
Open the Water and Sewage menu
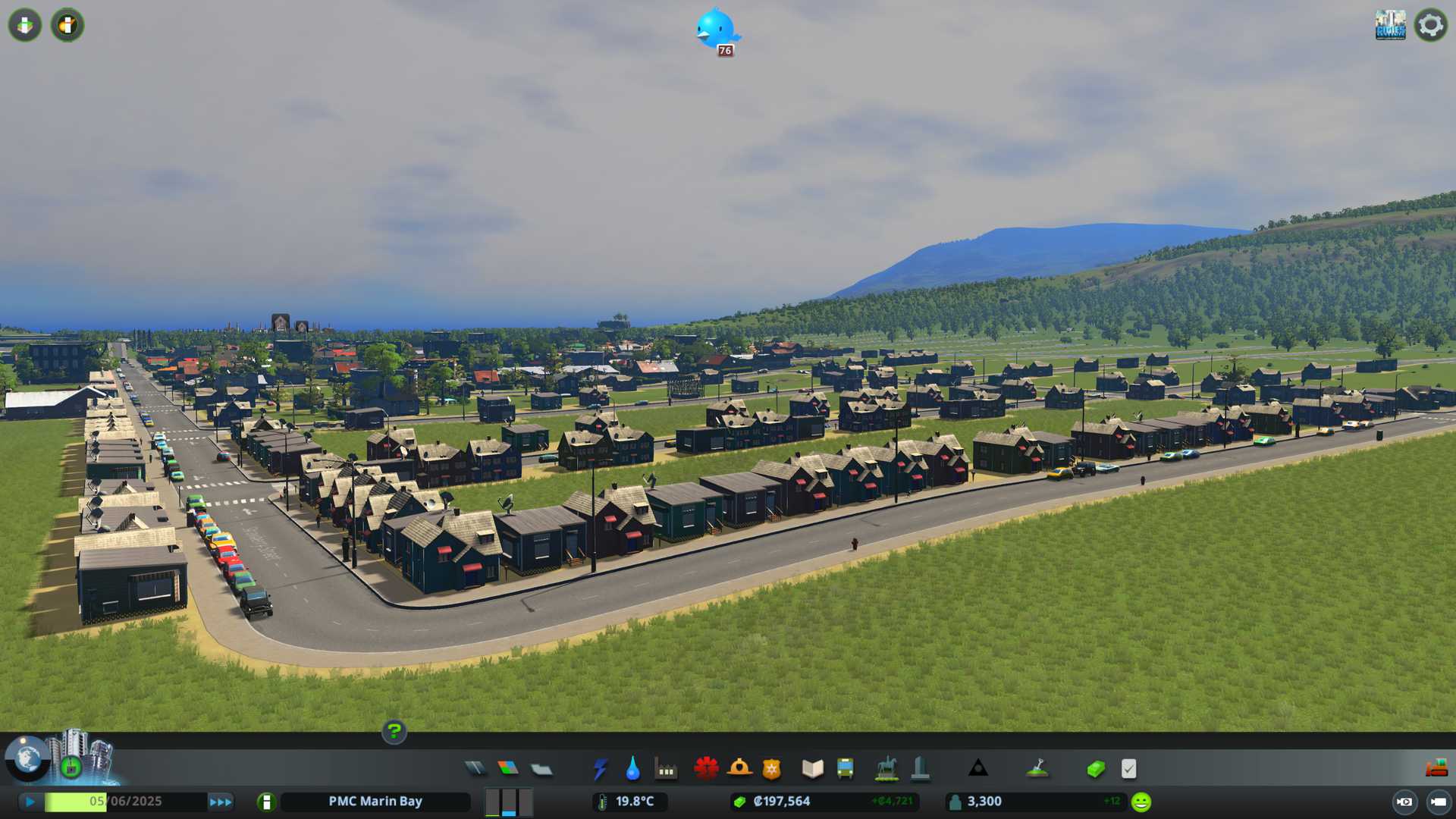632,769
